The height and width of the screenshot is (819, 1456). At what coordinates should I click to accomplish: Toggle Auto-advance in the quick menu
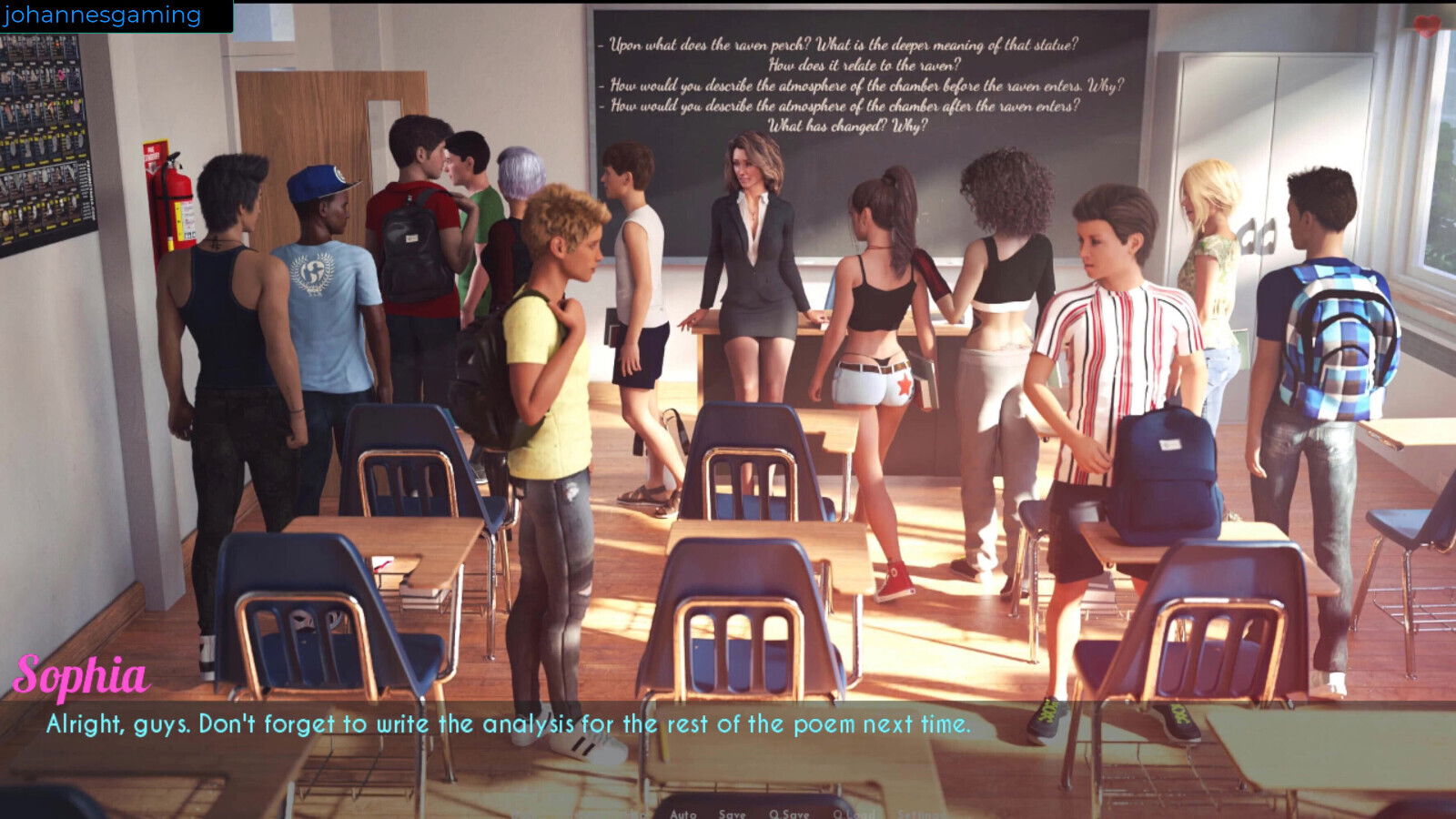[x=682, y=814]
